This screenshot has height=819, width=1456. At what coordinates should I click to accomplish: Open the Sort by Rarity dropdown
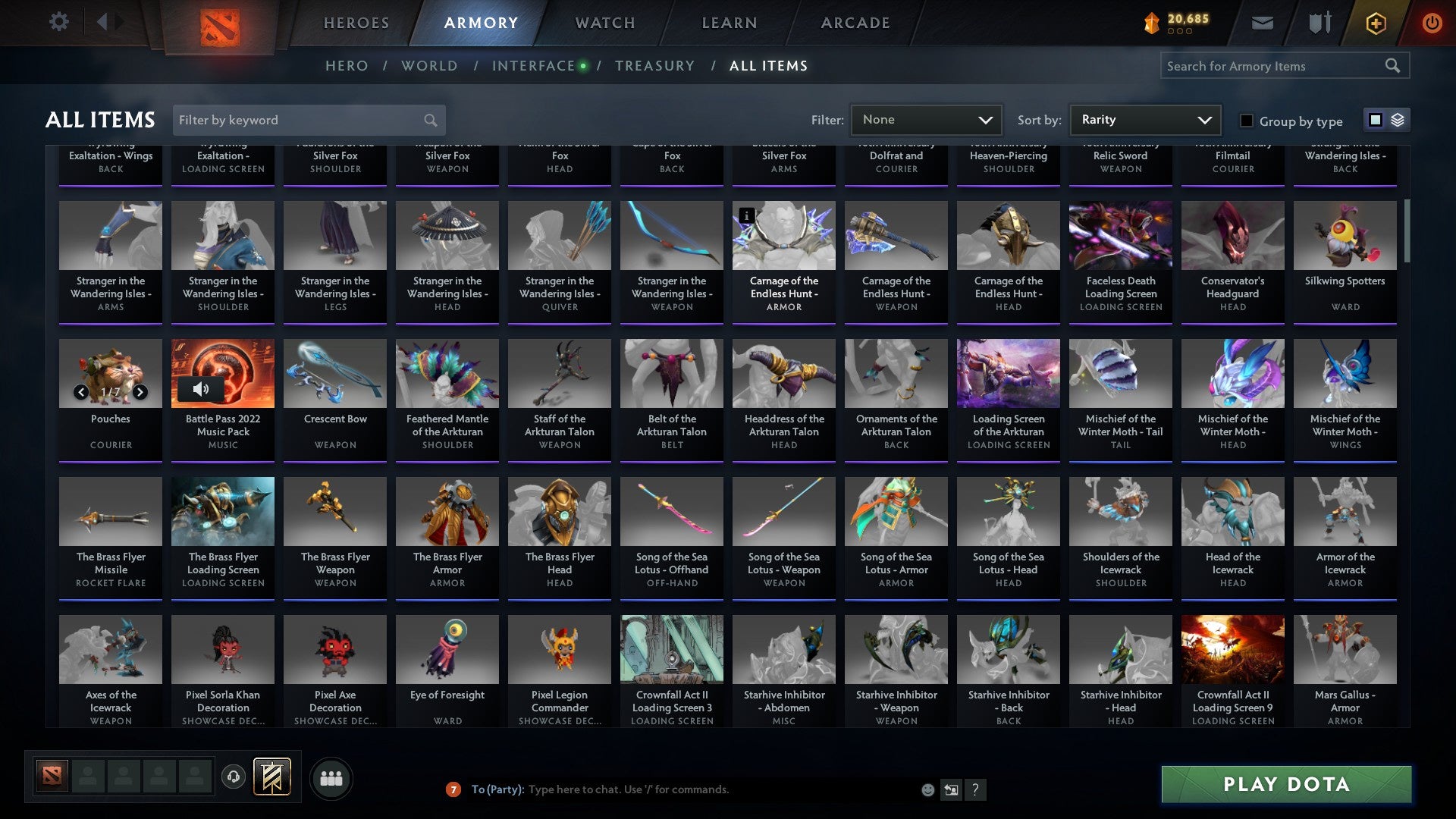point(1144,120)
